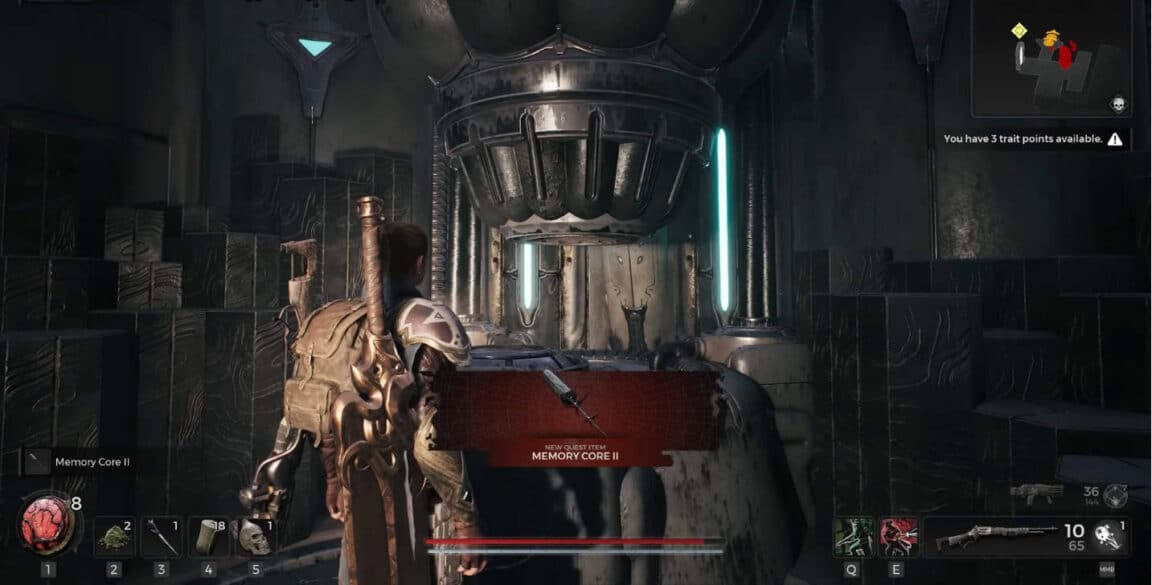Image resolution: width=1152 pixels, height=585 pixels.
Task: Switch to the secondary handgun weapon
Action: (x=1036, y=492)
